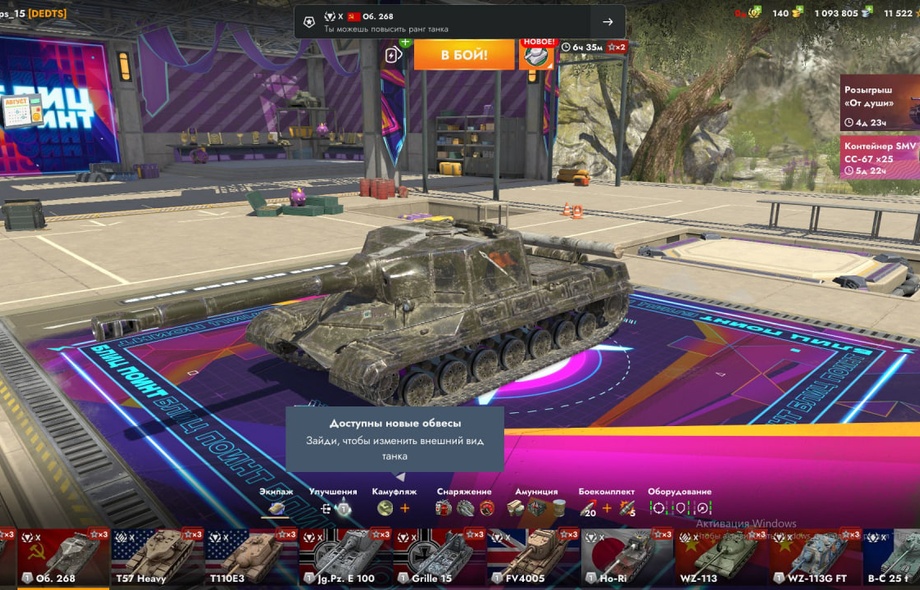
Task: Open the rank-up notification arrow
Action: pos(607,22)
